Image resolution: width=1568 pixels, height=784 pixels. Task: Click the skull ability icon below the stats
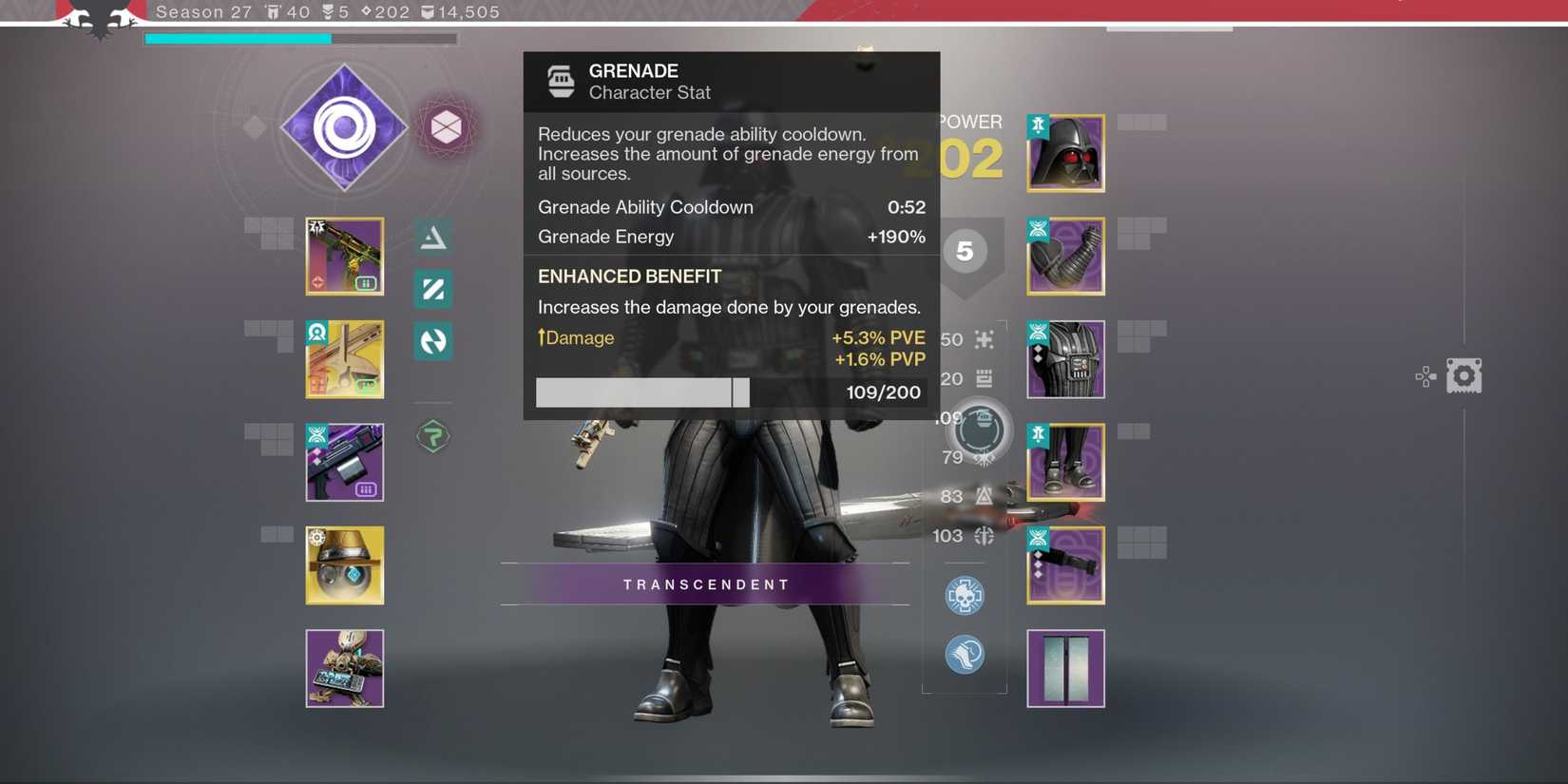tap(965, 596)
